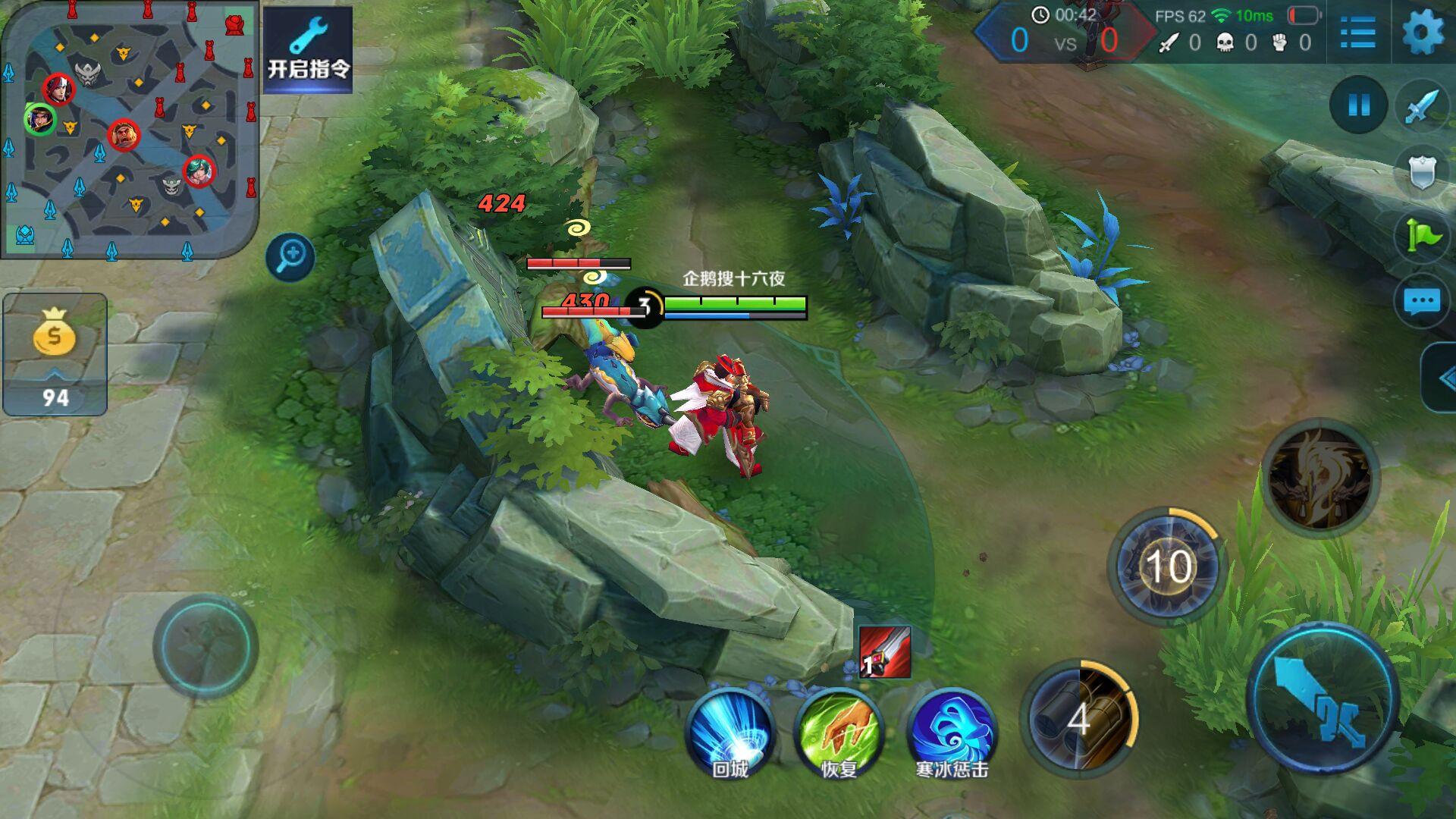1456x819 pixels.
Task: Select the green flag rally signal
Action: [1421, 237]
